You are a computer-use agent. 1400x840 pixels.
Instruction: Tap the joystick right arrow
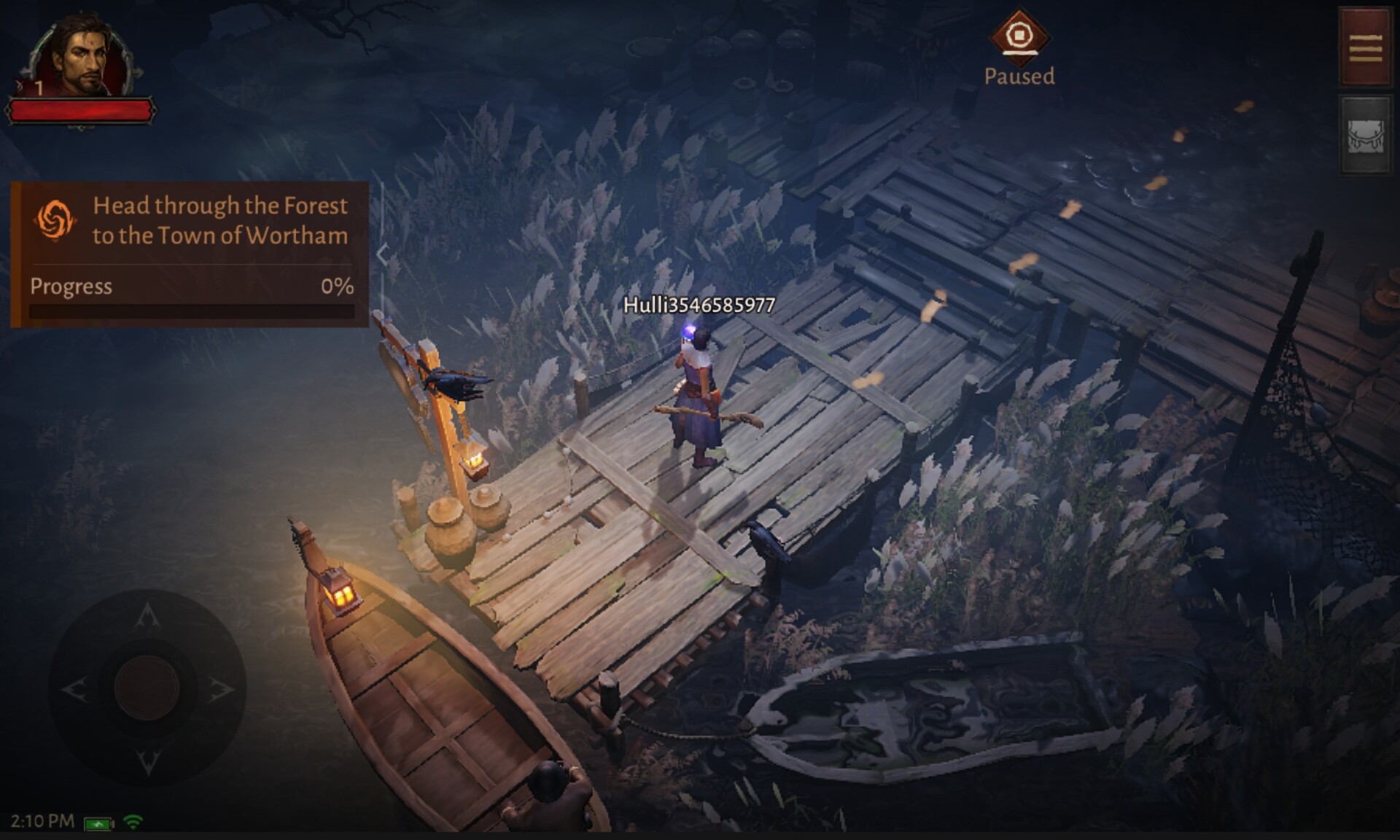coord(221,688)
